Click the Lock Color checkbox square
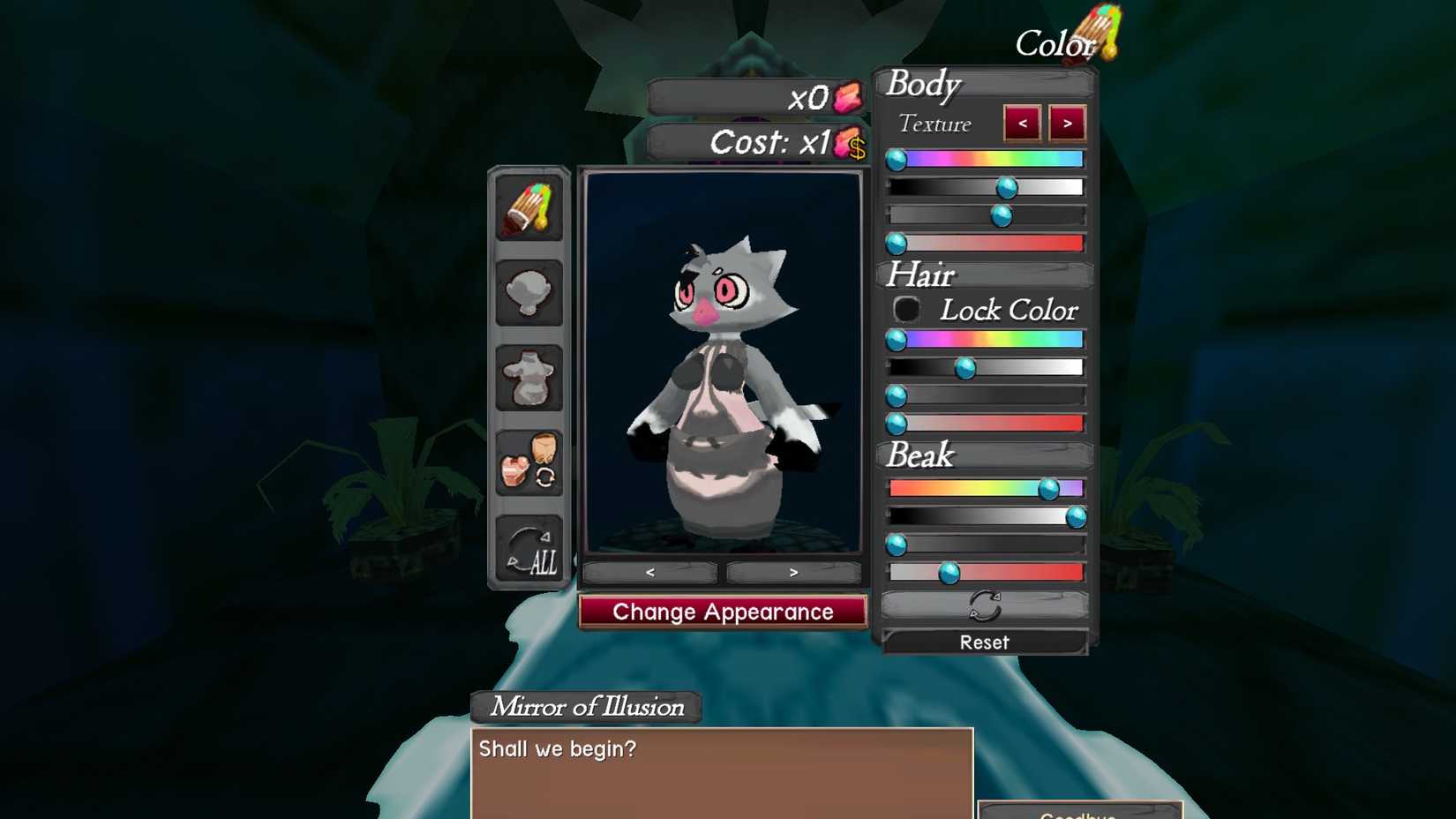 (906, 310)
